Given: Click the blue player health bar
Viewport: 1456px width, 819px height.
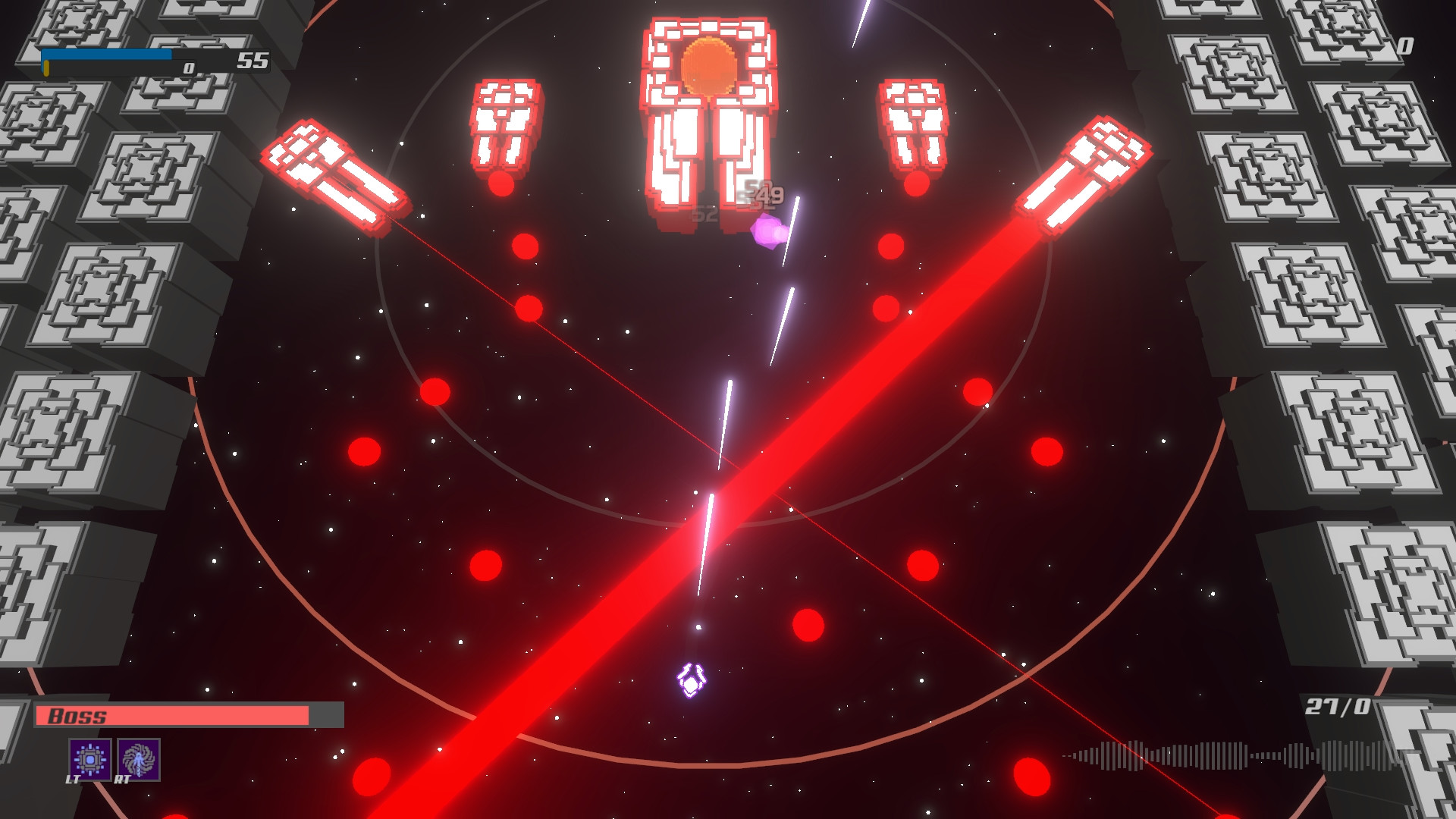Looking at the screenshot, I should tap(106, 54).
